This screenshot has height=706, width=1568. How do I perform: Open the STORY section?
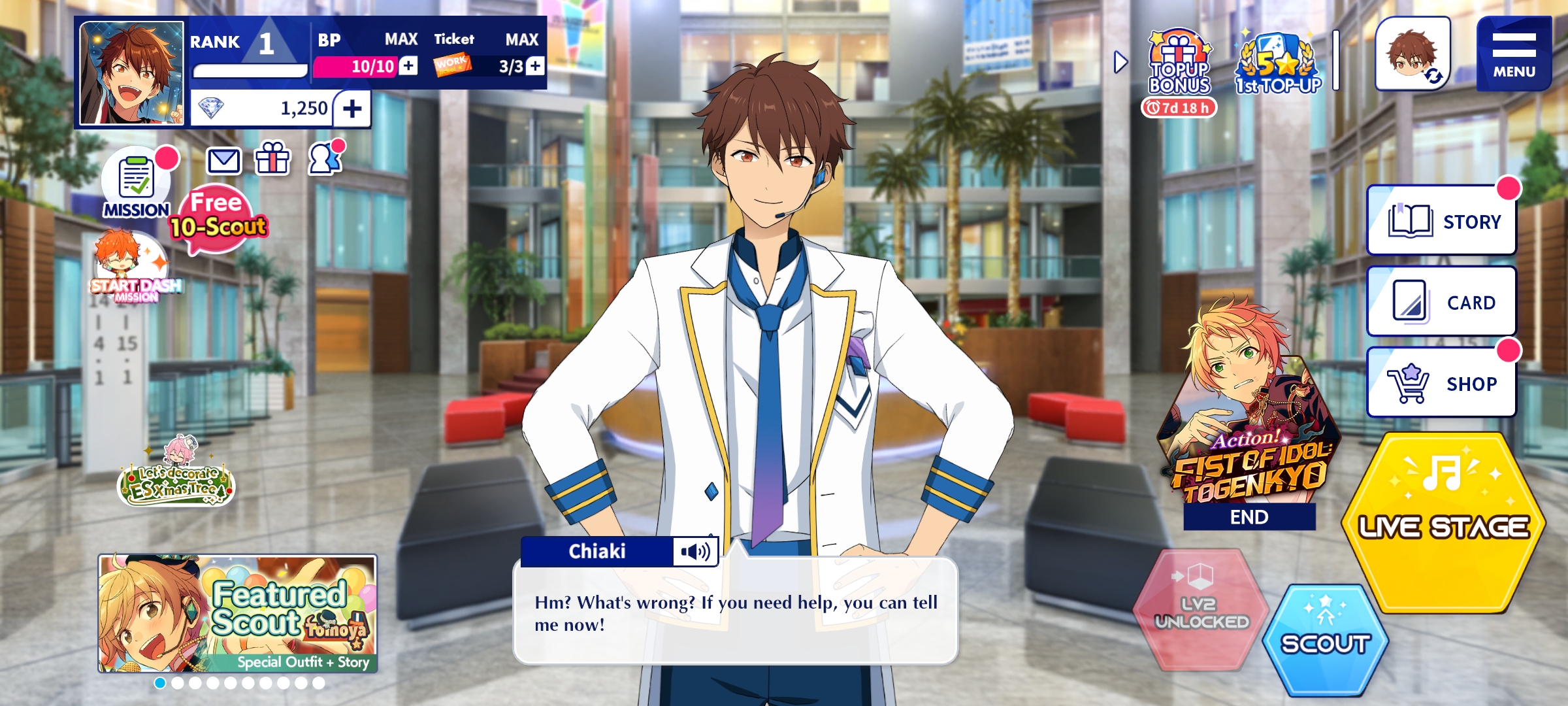(1442, 221)
